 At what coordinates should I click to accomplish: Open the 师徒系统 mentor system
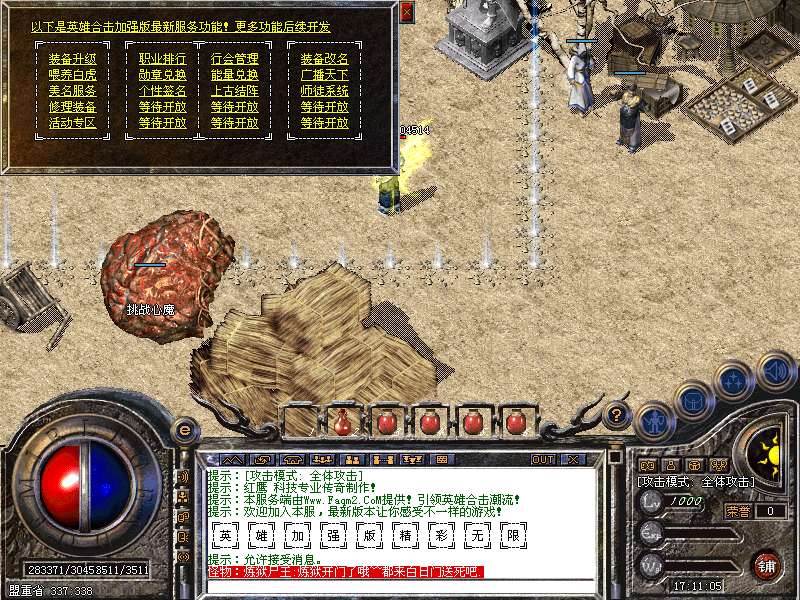[x=325, y=91]
